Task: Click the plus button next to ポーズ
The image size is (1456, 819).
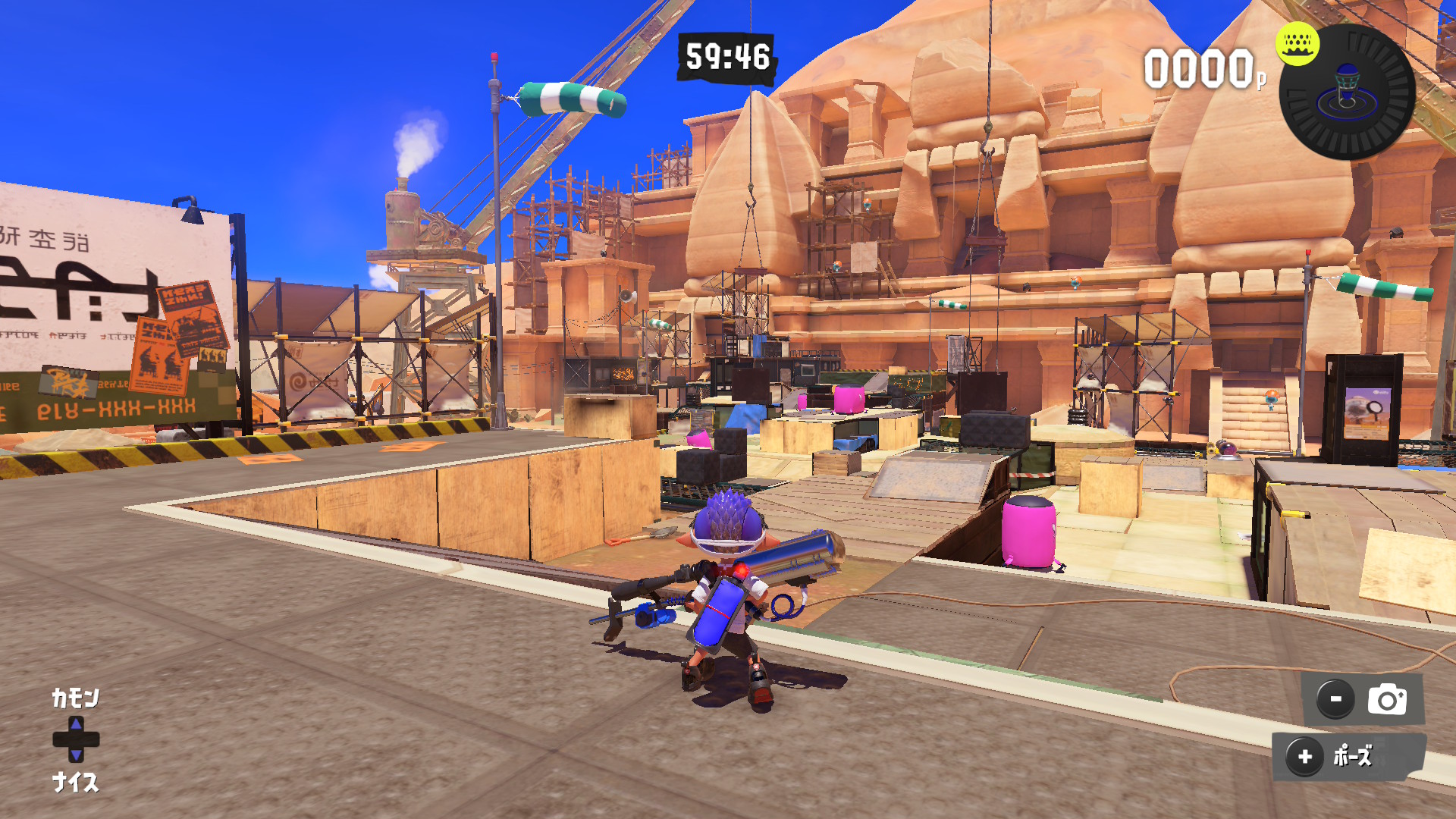Action: 1305,756
